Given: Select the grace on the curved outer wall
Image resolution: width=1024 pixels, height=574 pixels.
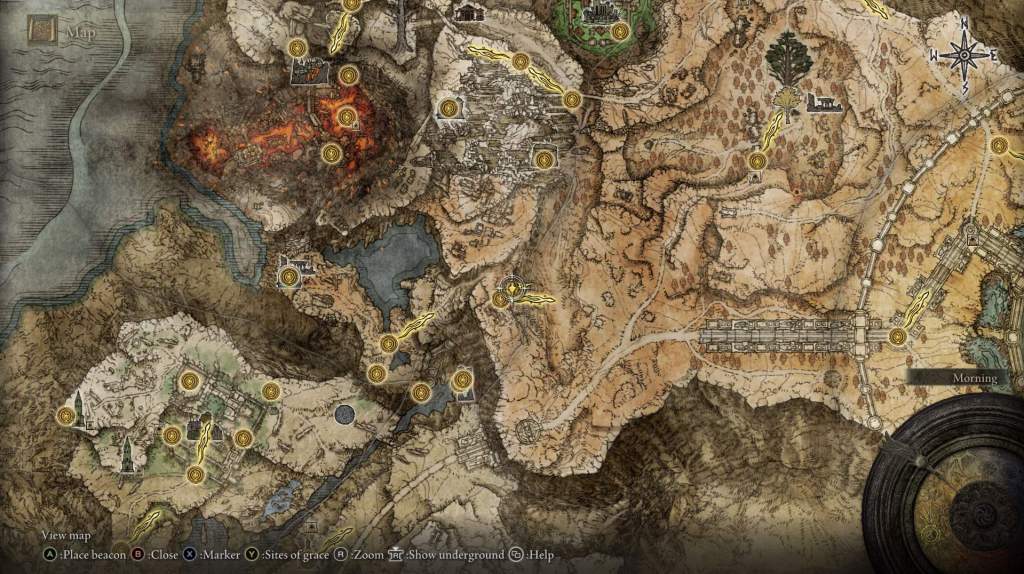Looking at the screenshot, I should click(998, 145).
